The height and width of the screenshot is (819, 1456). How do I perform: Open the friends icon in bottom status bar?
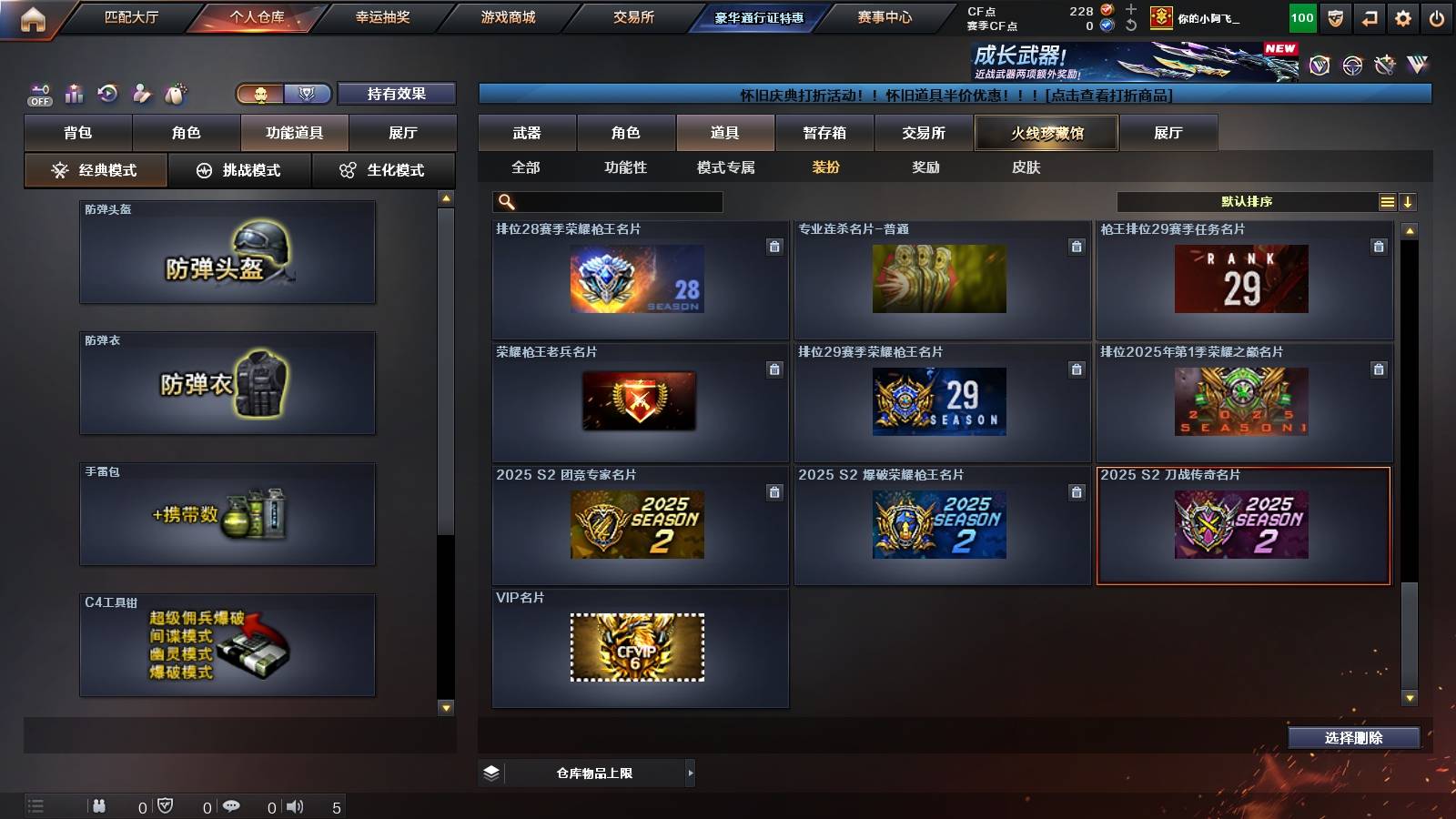pyautogui.click(x=100, y=805)
